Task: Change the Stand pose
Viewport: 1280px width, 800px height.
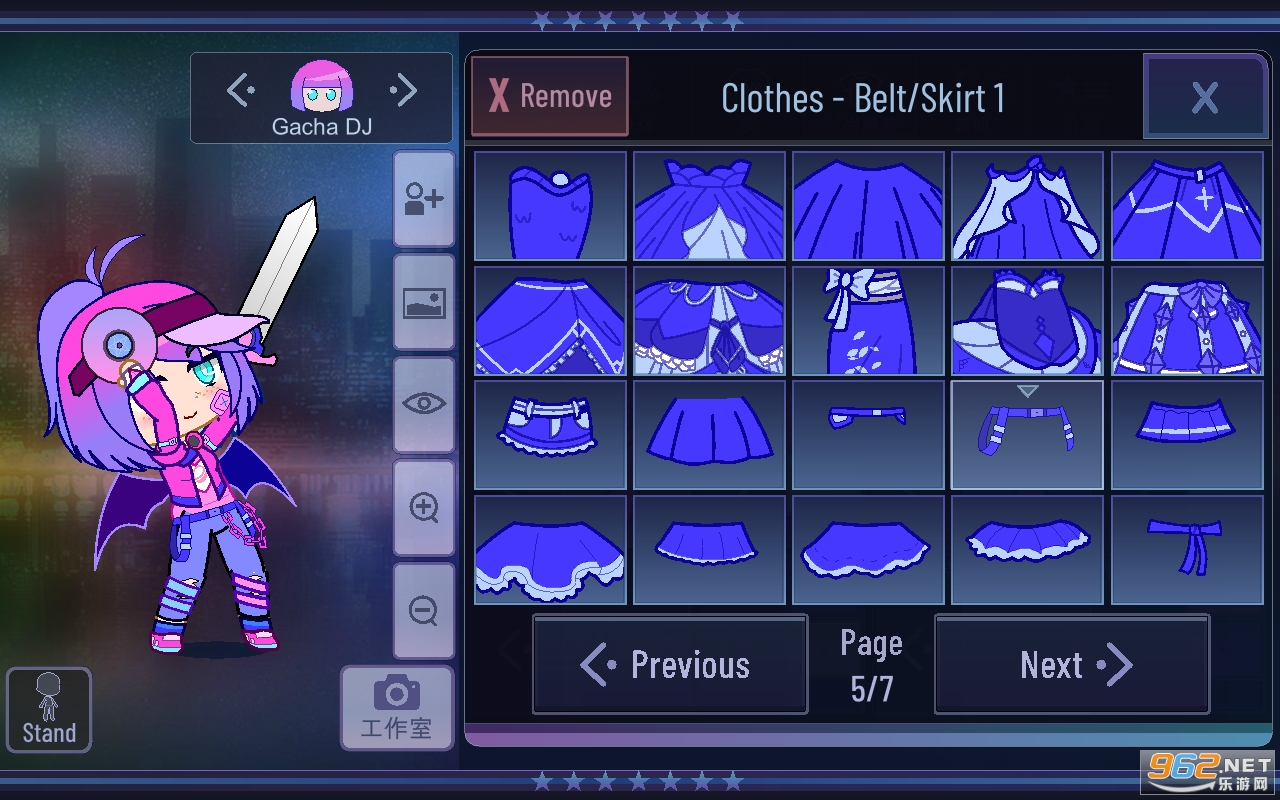Action: (49, 710)
